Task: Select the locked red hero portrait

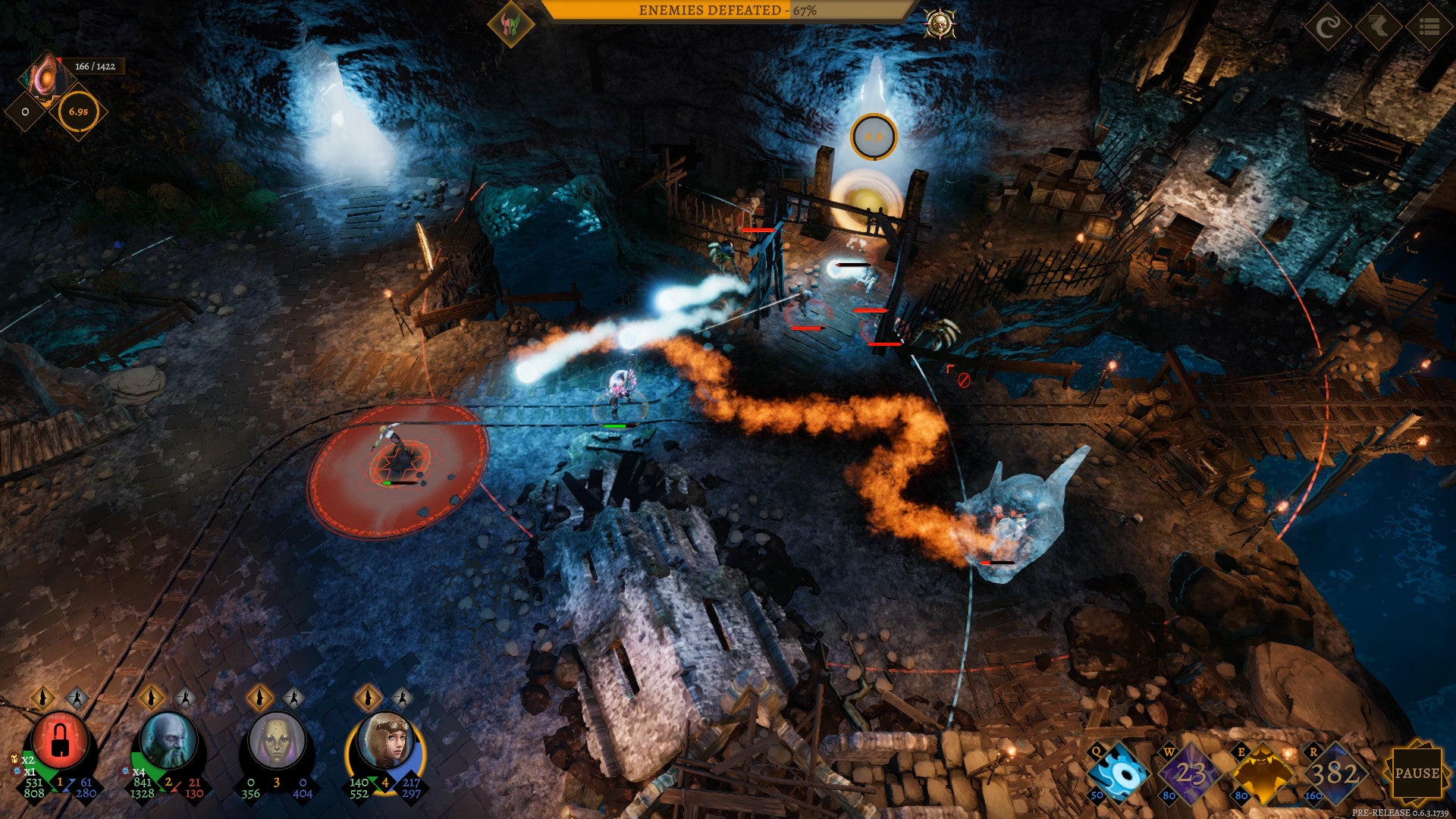Action: click(60, 741)
